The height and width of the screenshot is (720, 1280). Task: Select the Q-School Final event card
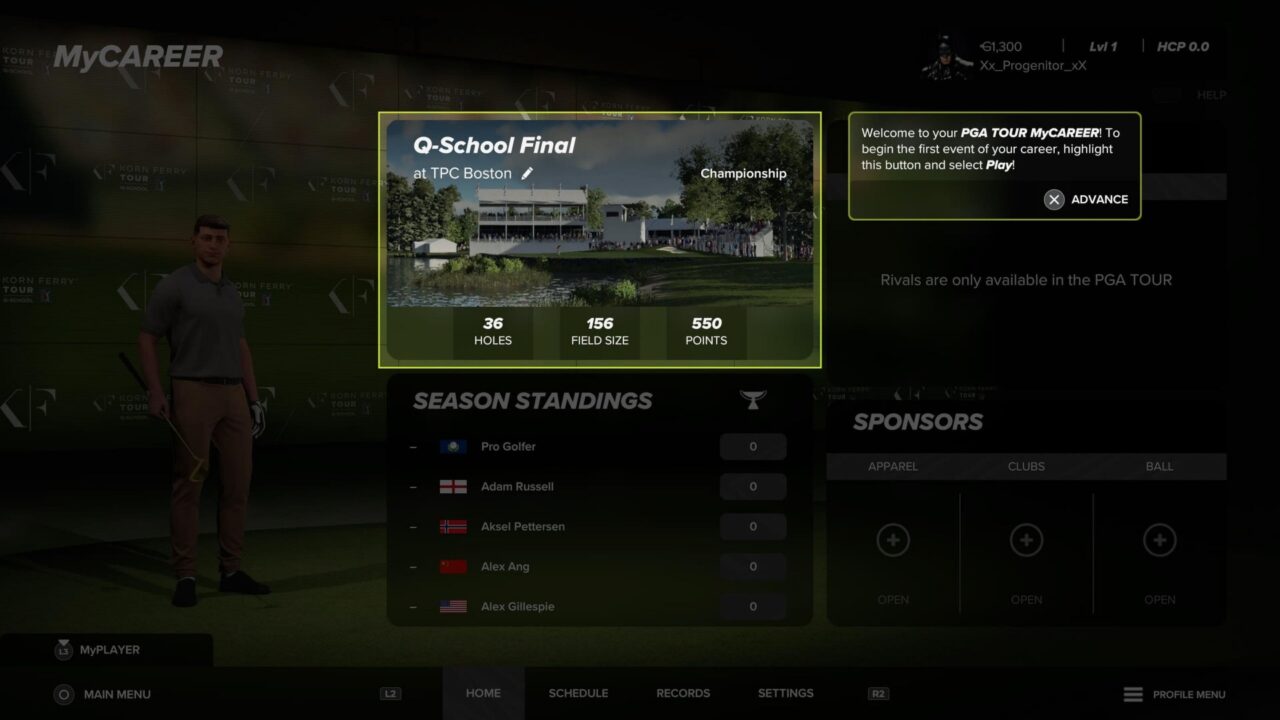click(x=599, y=240)
